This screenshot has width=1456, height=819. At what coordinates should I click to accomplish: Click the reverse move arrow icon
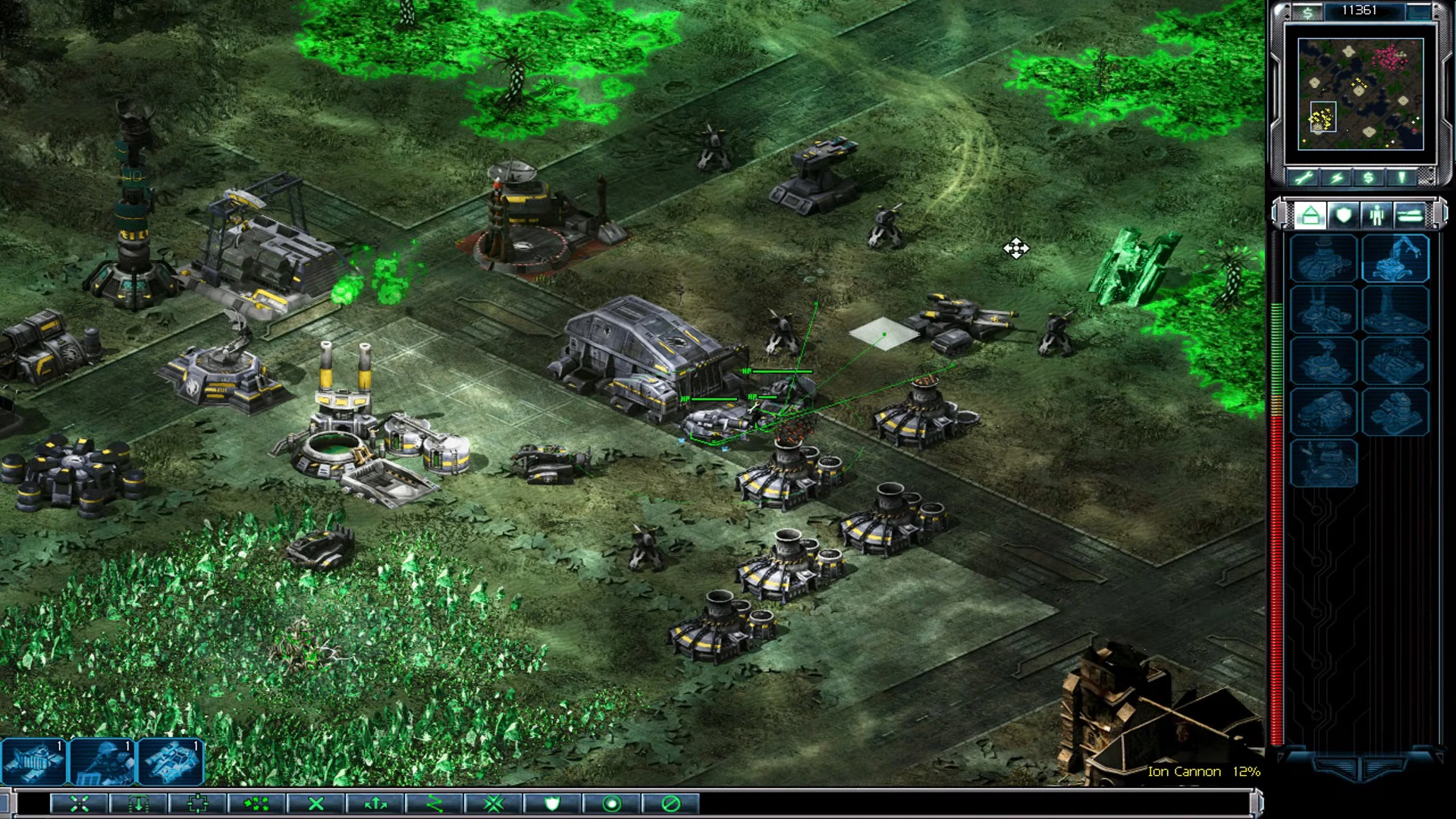point(375,805)
